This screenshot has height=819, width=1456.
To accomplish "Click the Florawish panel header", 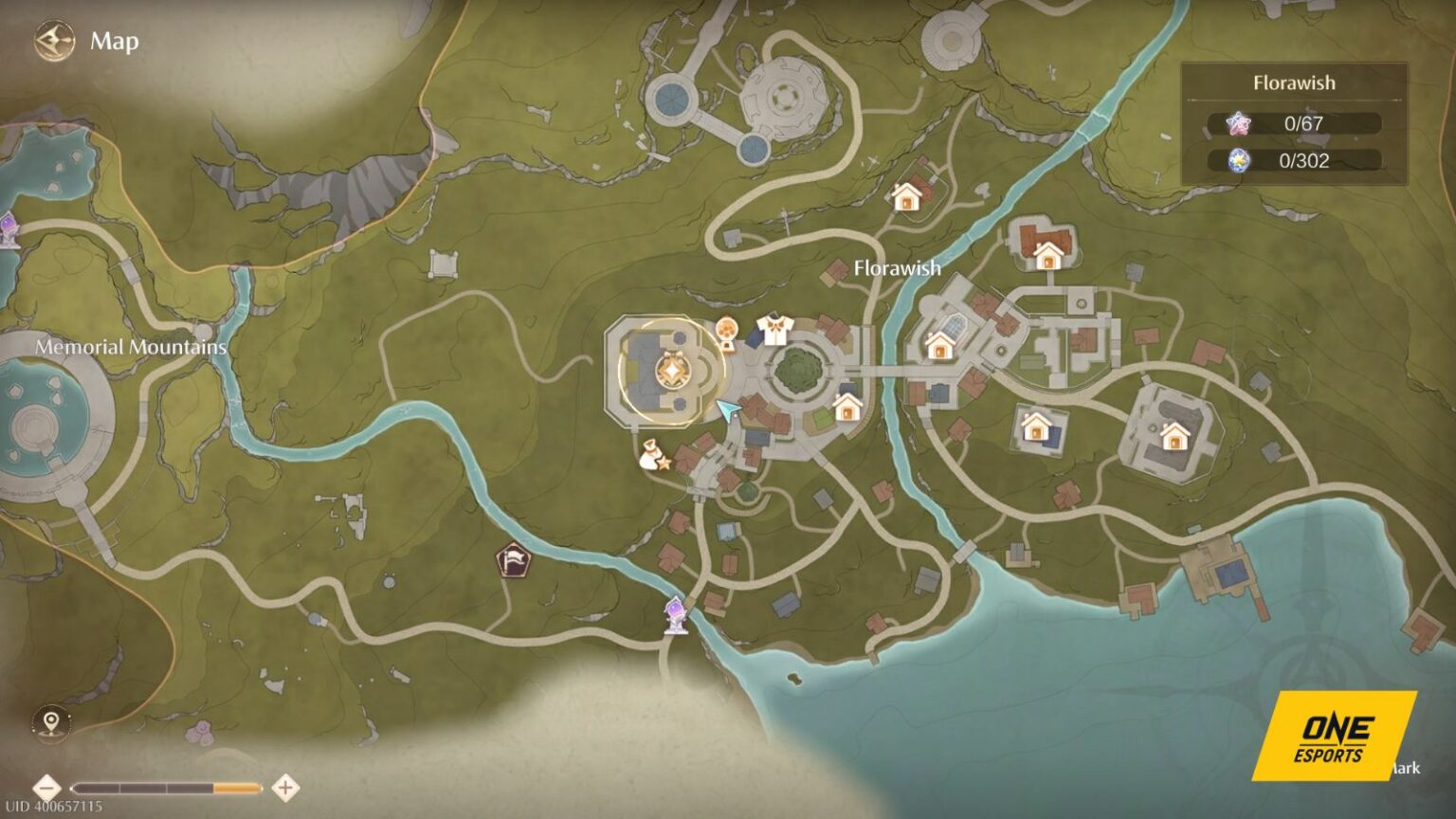I will [x=1294, y=82].
